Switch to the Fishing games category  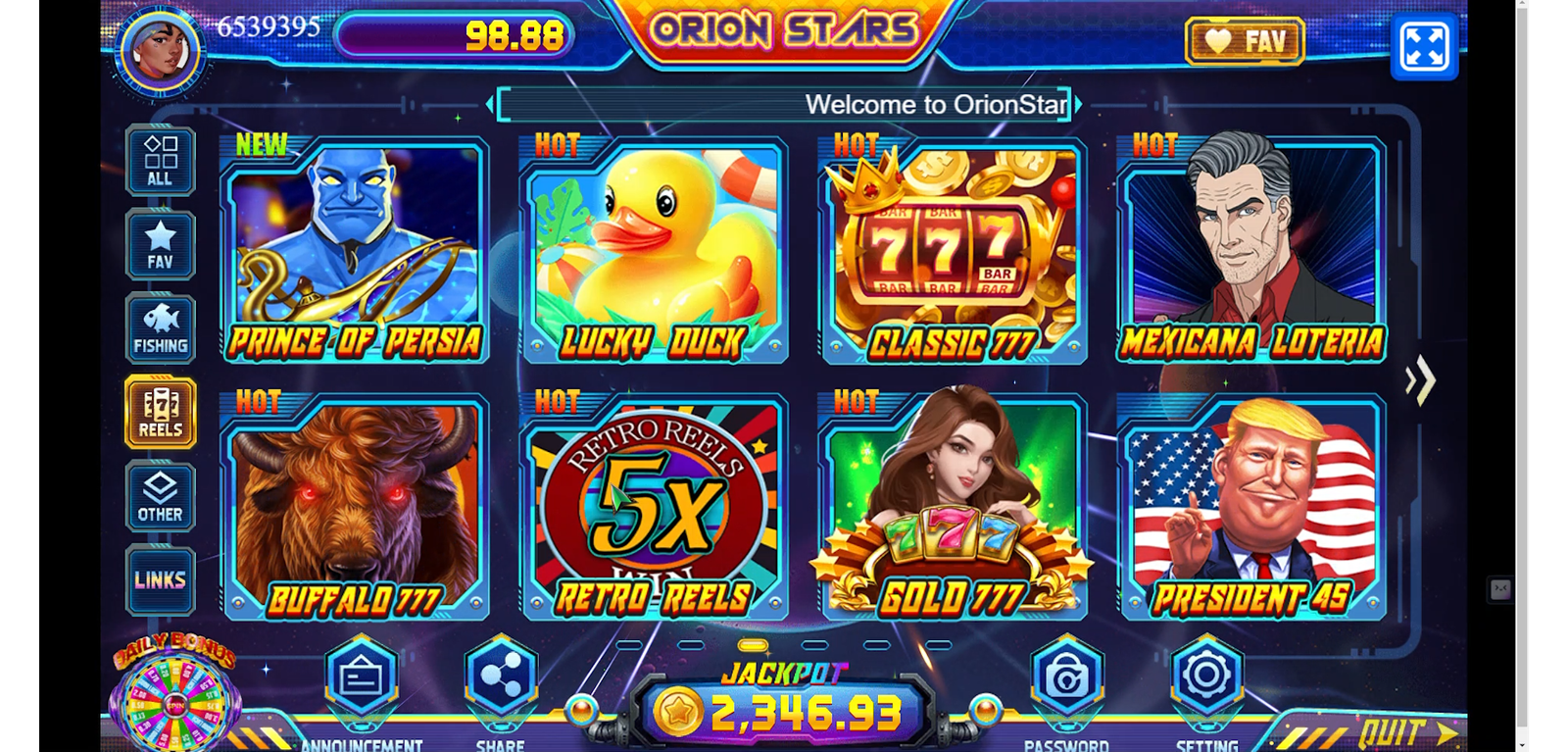(x=160, y=329)
